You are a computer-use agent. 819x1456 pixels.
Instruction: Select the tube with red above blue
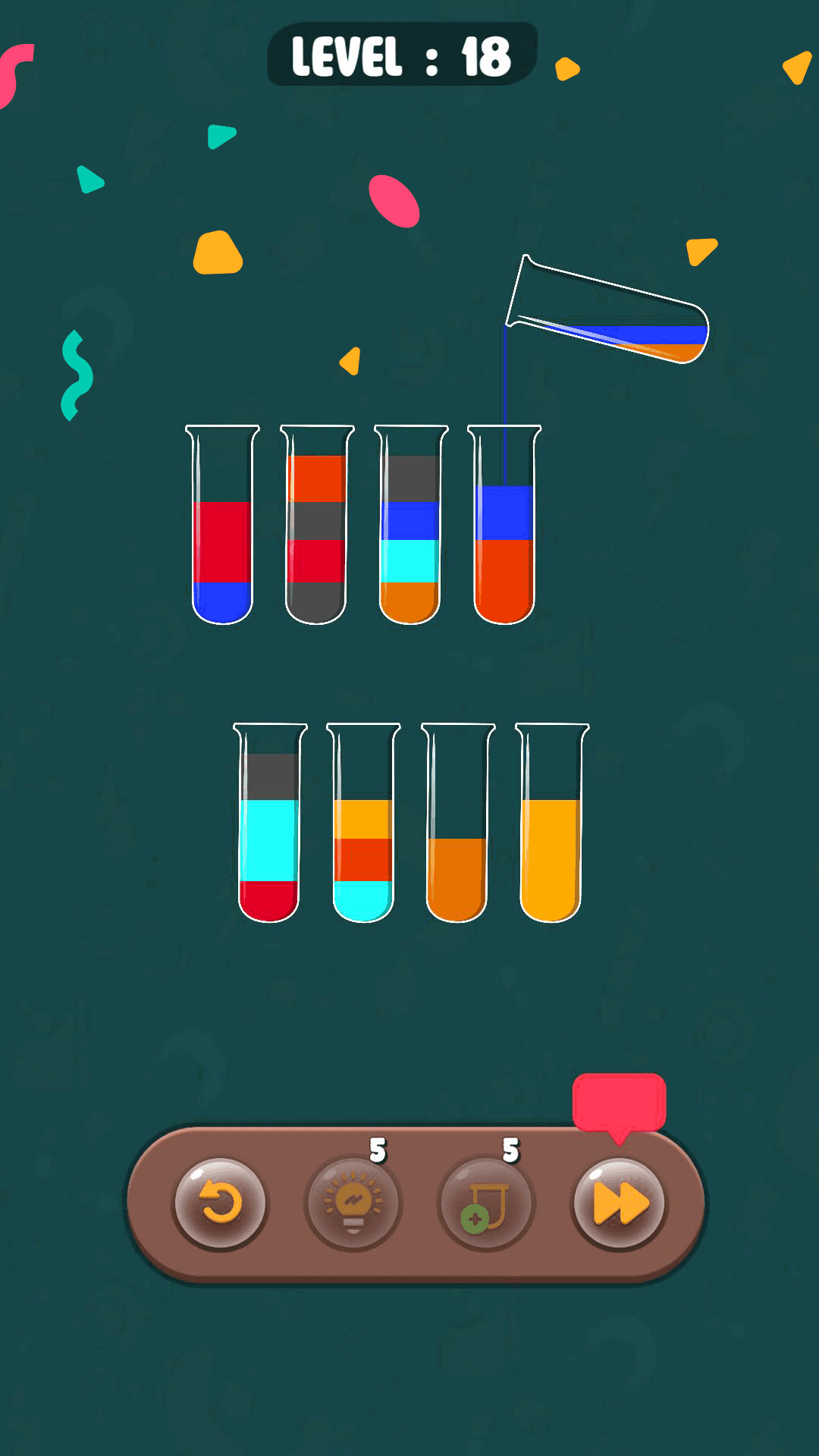point(223,525)
